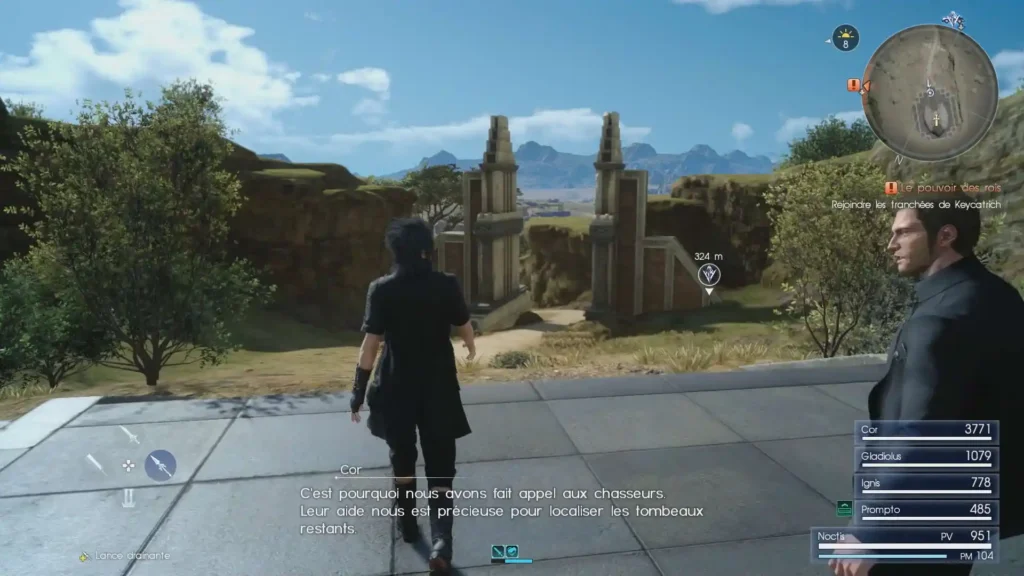
Task: Select the bottom weapon slot
Action: pos(129,497)
